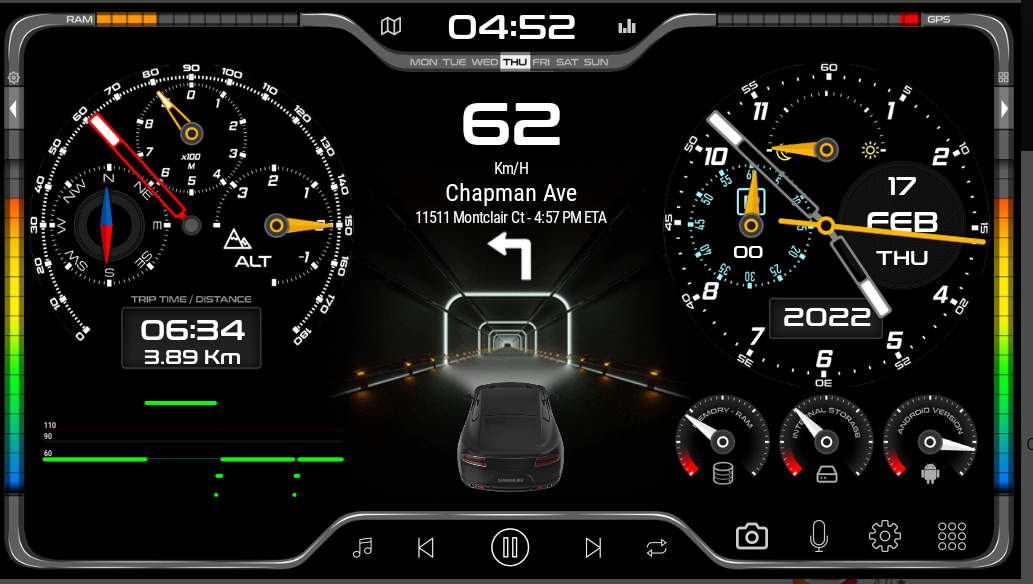
Task: Select the Memory-RAM gauge
Action: click(723, 440)
